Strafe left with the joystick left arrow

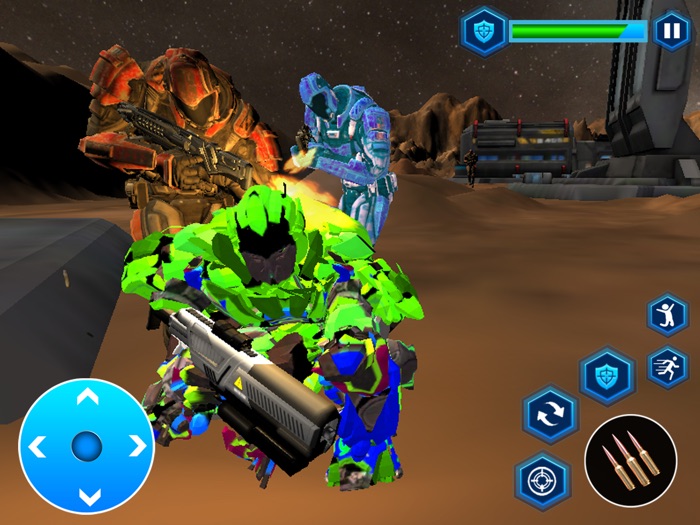pyautogui.click(x=38, y=446)
